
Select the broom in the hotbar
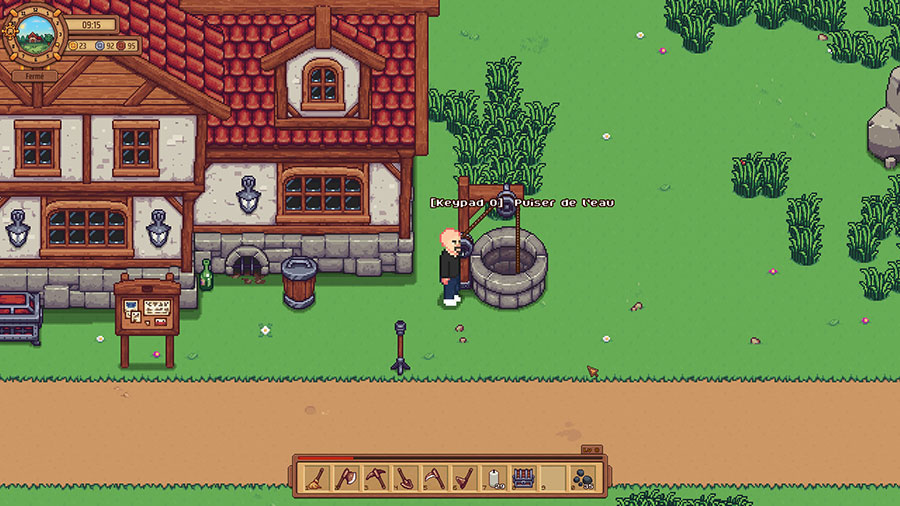click(x=317, y=478)
